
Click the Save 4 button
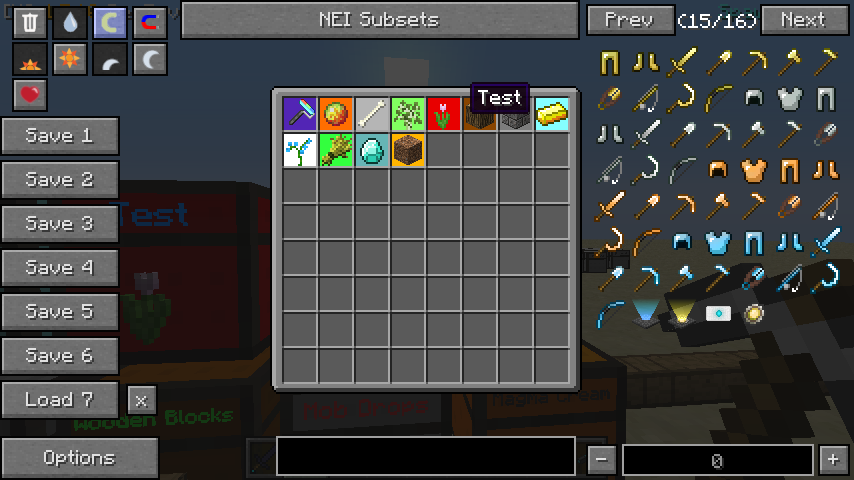coord(60,268)
